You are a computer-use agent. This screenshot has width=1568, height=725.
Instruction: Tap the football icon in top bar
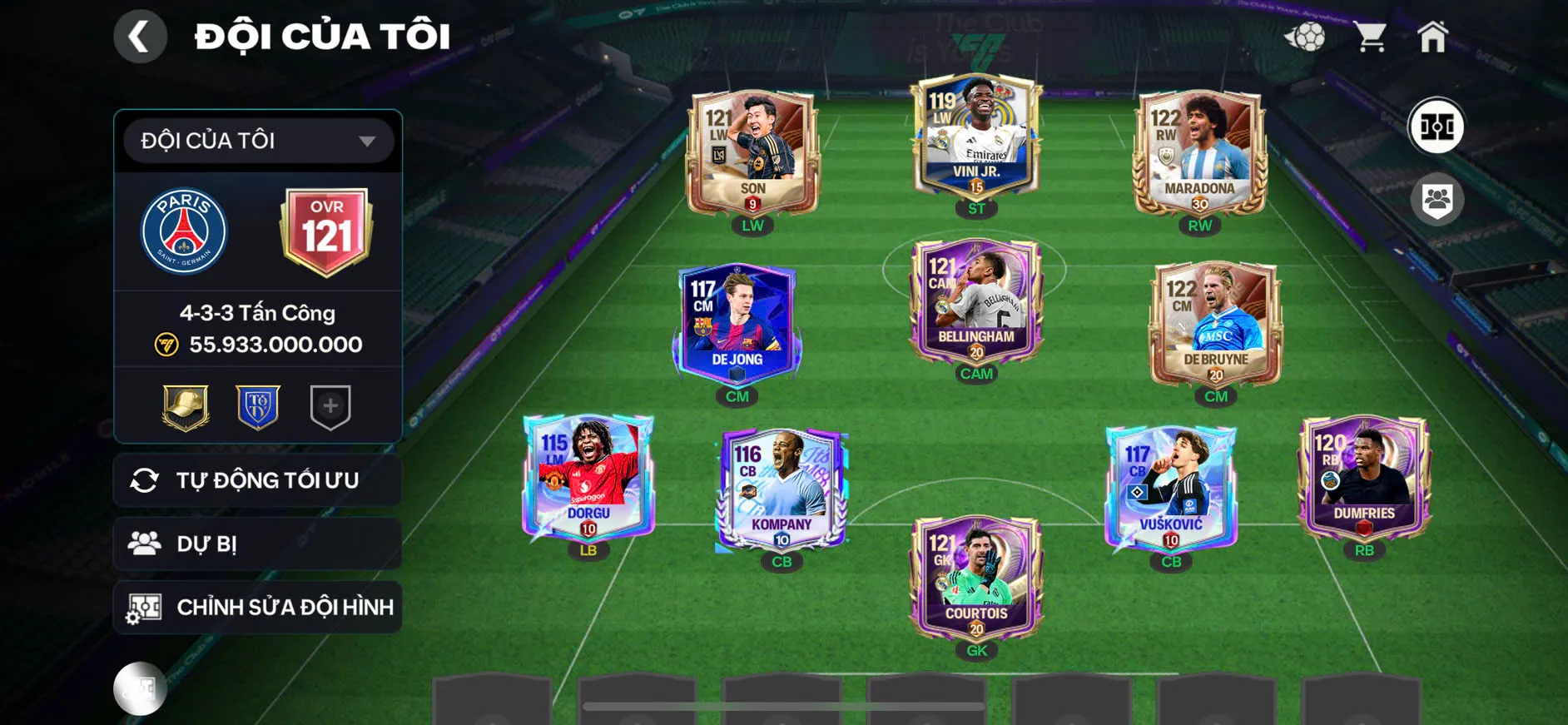click(1304, 37)
